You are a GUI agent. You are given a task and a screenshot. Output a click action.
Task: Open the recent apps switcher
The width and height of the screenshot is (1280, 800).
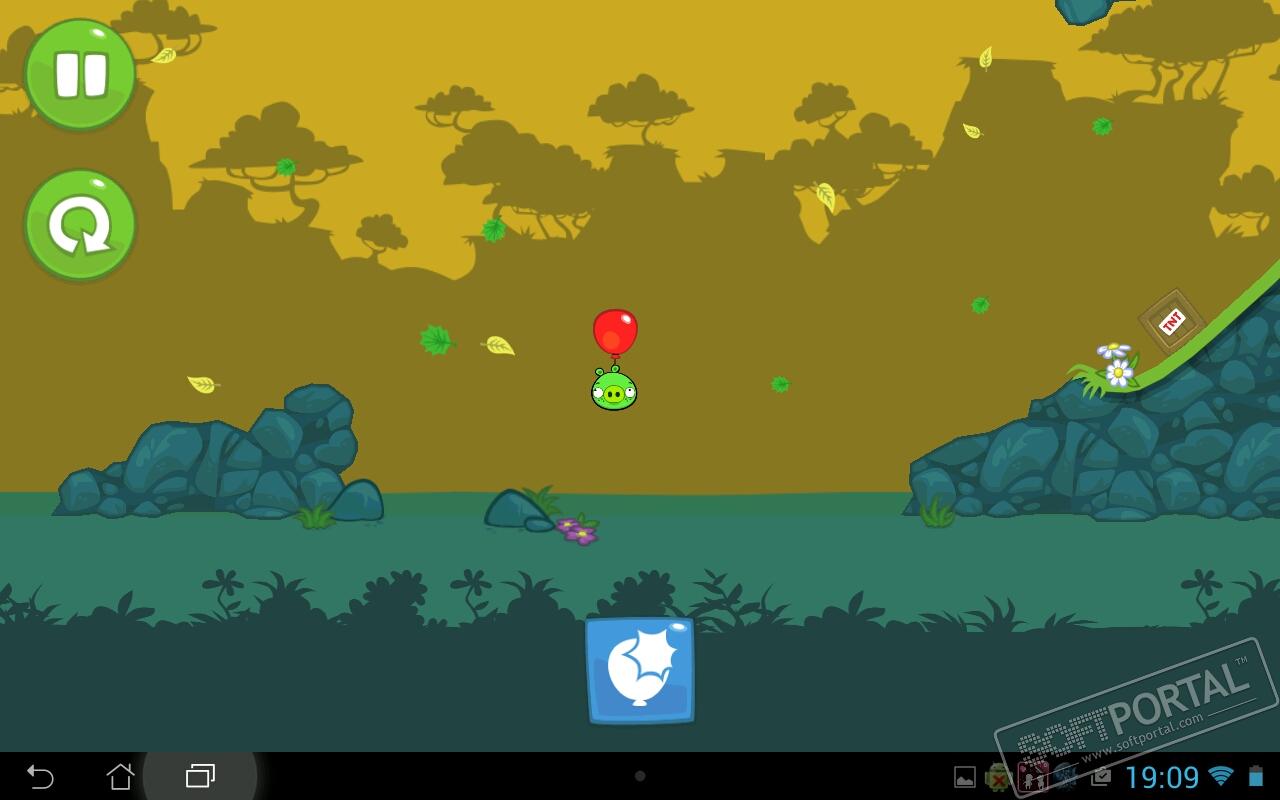[200, 776]
